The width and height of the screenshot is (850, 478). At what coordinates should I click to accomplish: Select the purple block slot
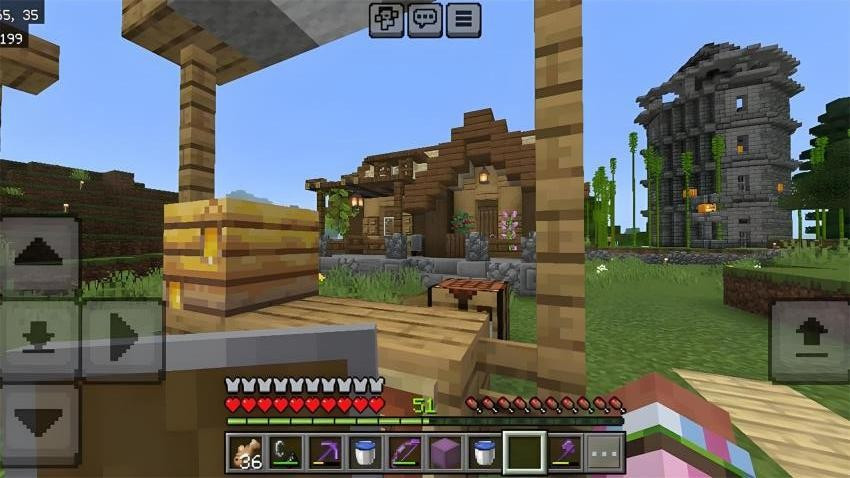(445, 453)
